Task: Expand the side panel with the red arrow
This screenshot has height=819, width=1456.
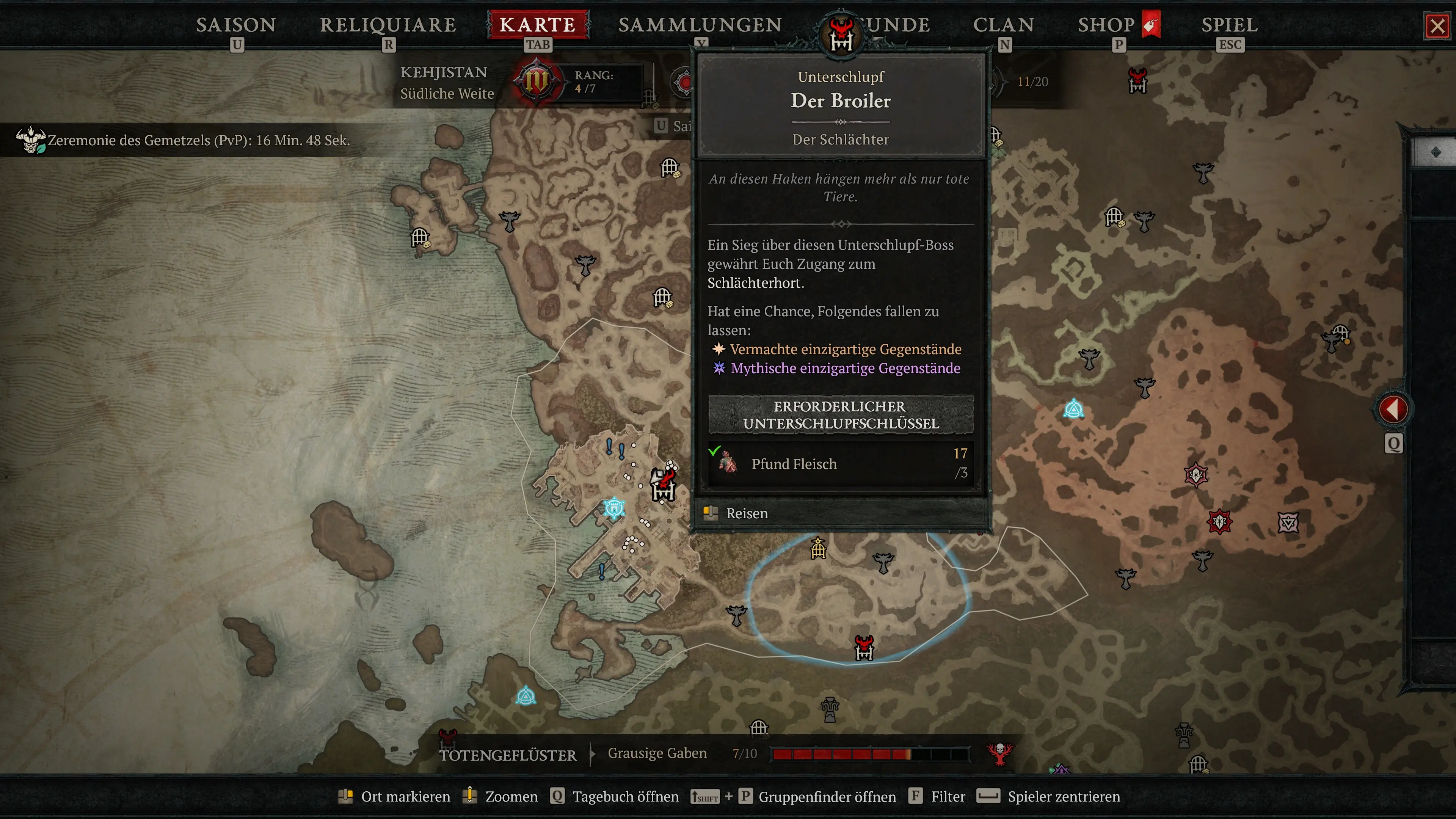Action: (1393, 409)
